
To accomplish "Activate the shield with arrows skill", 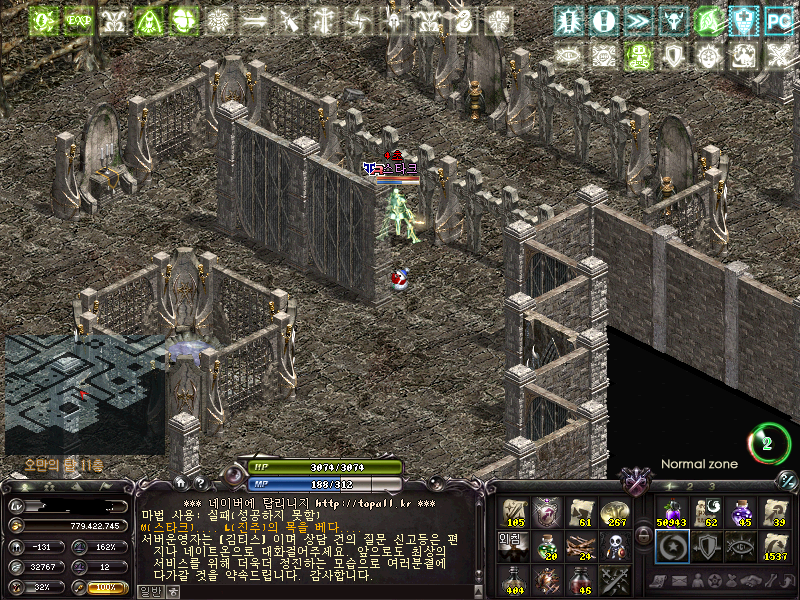I will pyautogui.click(x=706, y=546).
